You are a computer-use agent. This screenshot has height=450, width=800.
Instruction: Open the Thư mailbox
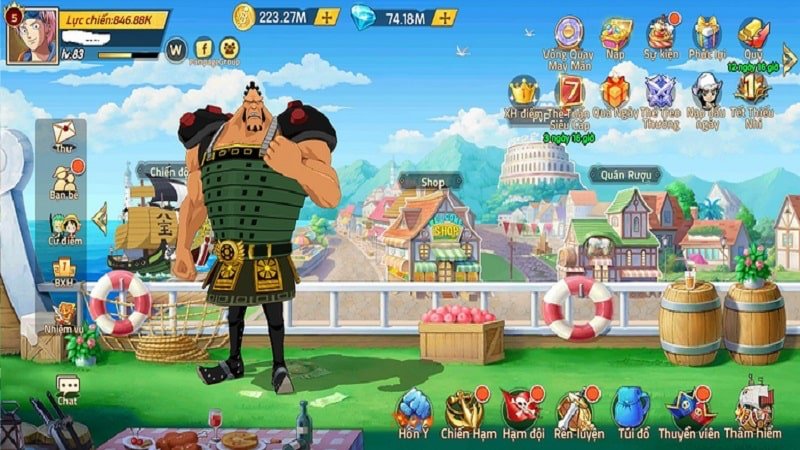(65, 137)
